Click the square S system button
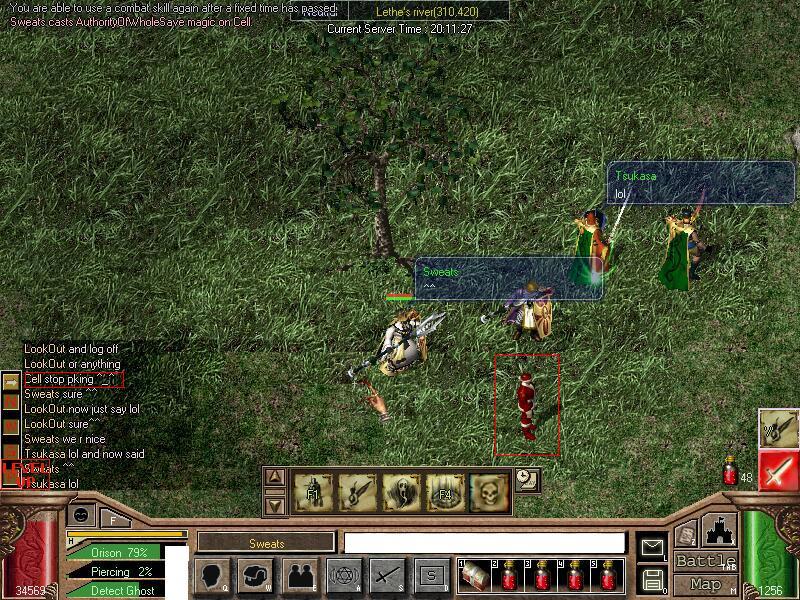Image resolution: width=800 pixels, height=600 pixels. [431, 576]
